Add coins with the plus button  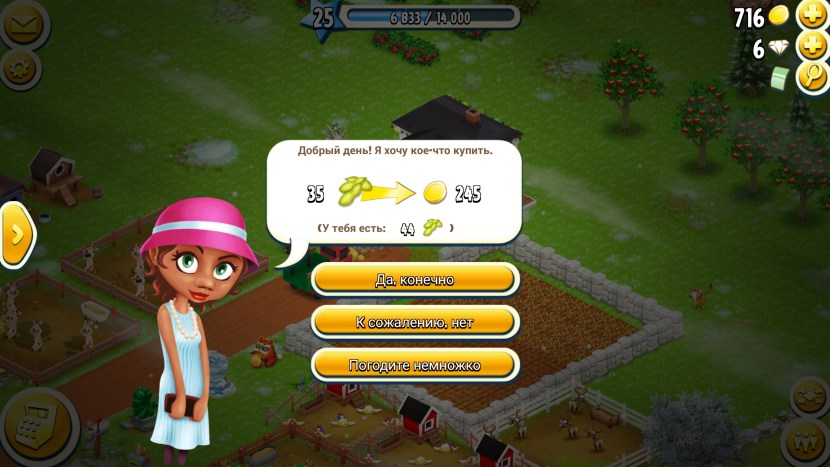(810, 15)
